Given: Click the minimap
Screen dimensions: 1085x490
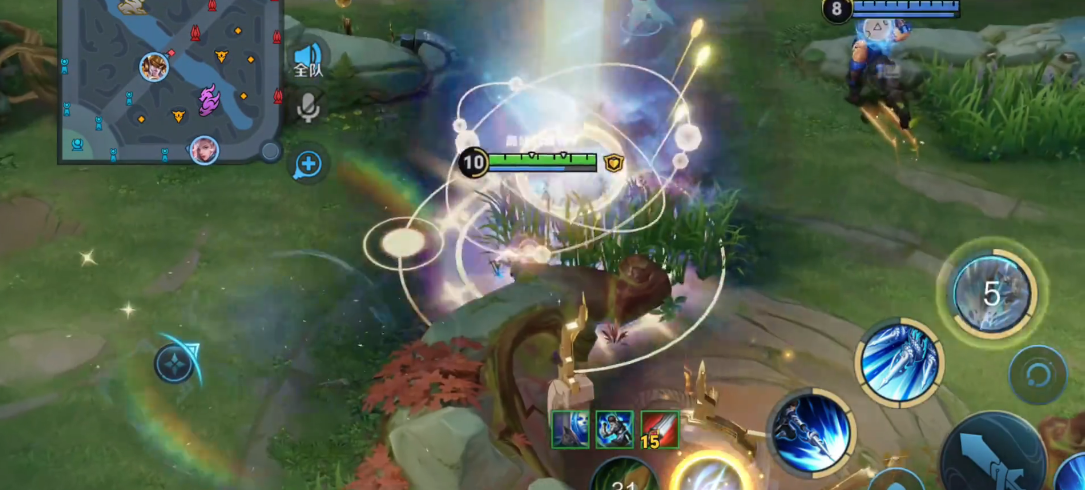Looking at the screenshot, I should pyautogui.click(x=167, y=80).
